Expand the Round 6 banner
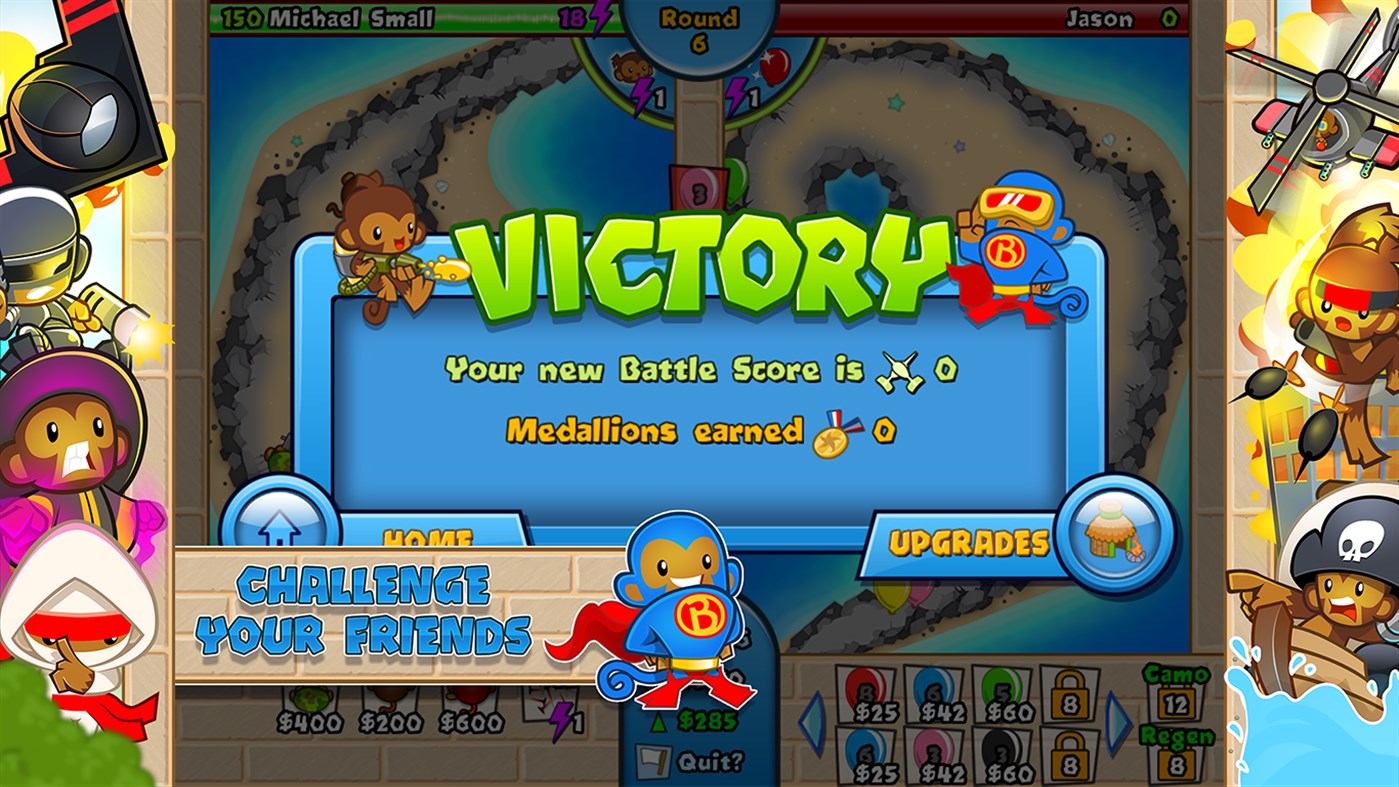Image resolution: width=1399 pixels, height=787 pixels. (701, 28)
